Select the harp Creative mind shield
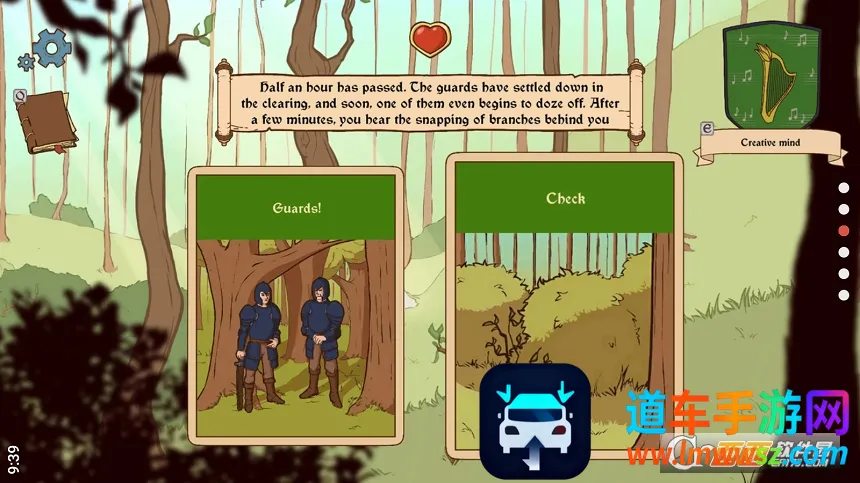 pos(771,76)
